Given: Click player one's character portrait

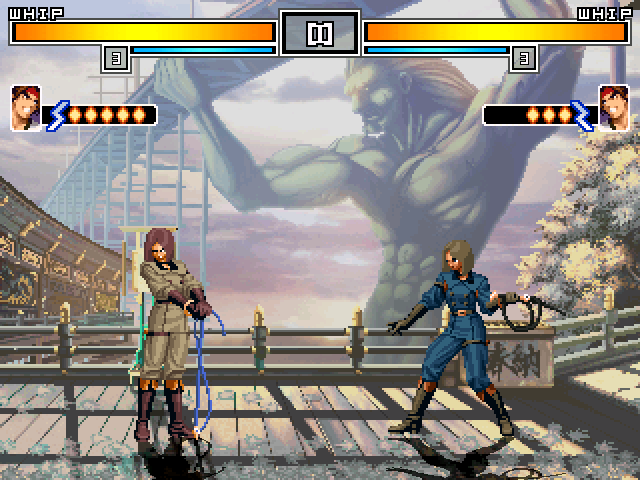Looking at the screenshot, I should click(x=26, y=108).
